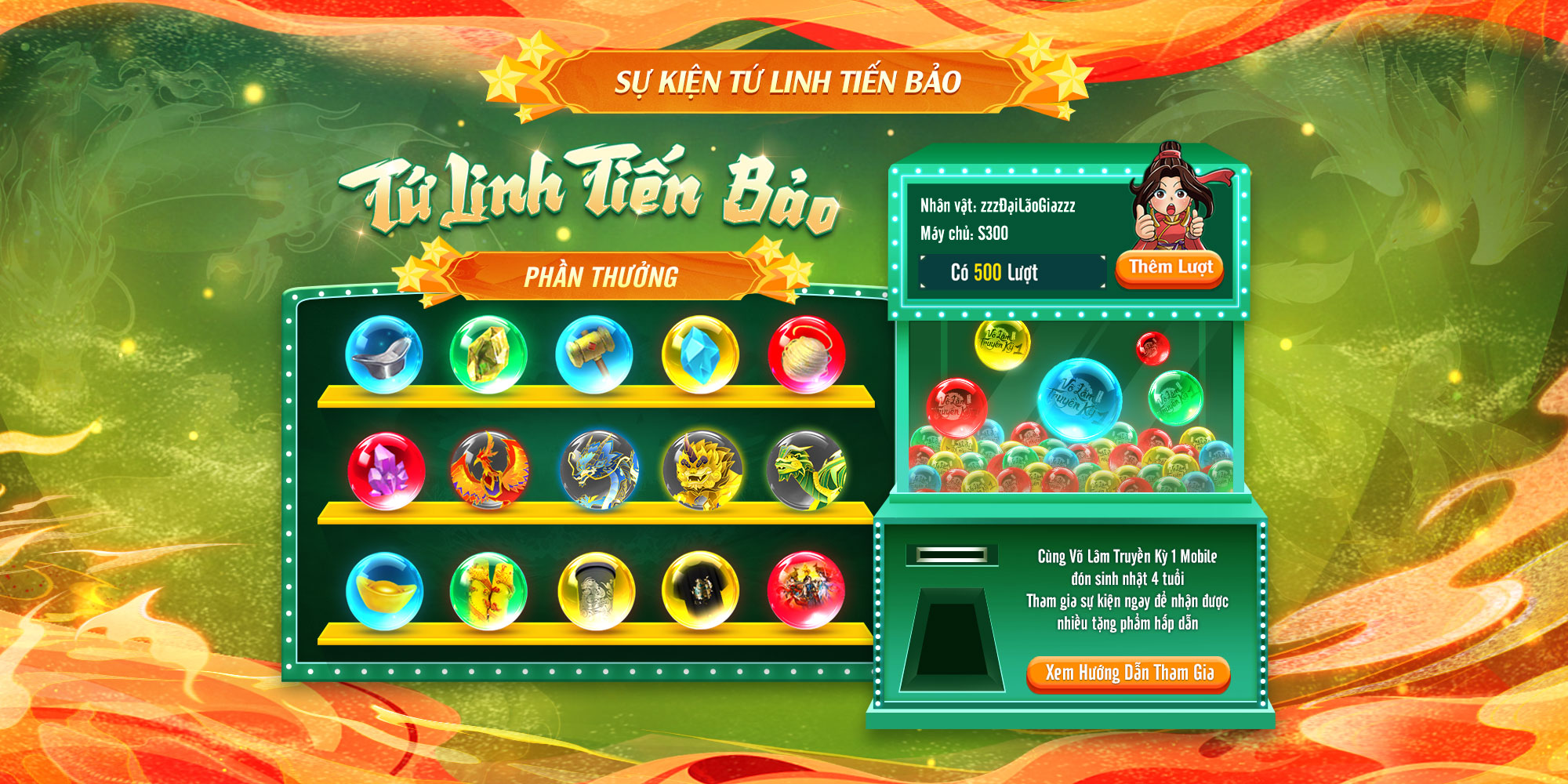The image size is (1568, 784).
Task: Choose the black t-shirt prize orb
Action: point(700,590)
